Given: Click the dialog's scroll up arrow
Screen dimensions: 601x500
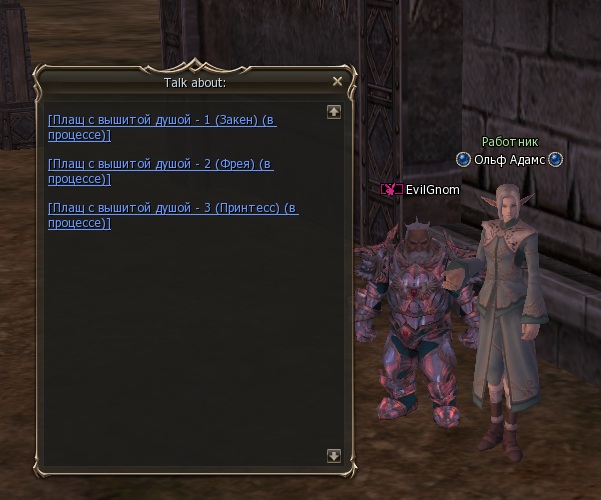Looking at the screenshot, I should [334, 112].
